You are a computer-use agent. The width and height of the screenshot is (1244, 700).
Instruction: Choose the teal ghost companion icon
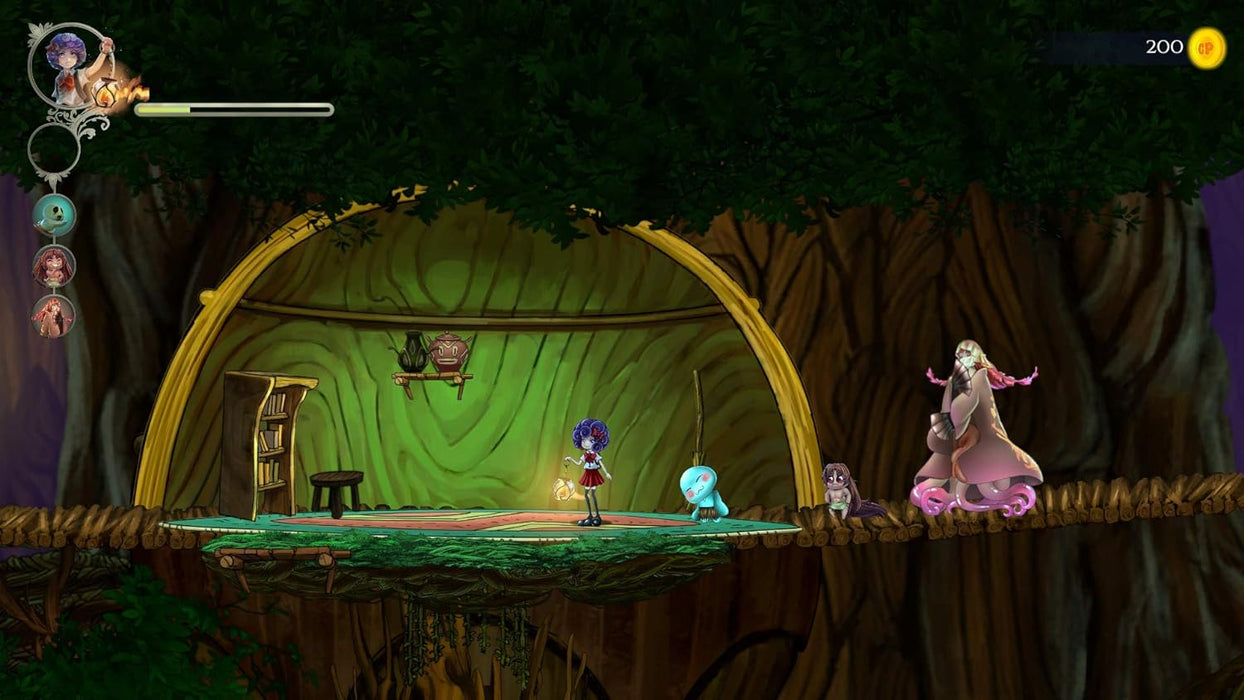(54, 214)
